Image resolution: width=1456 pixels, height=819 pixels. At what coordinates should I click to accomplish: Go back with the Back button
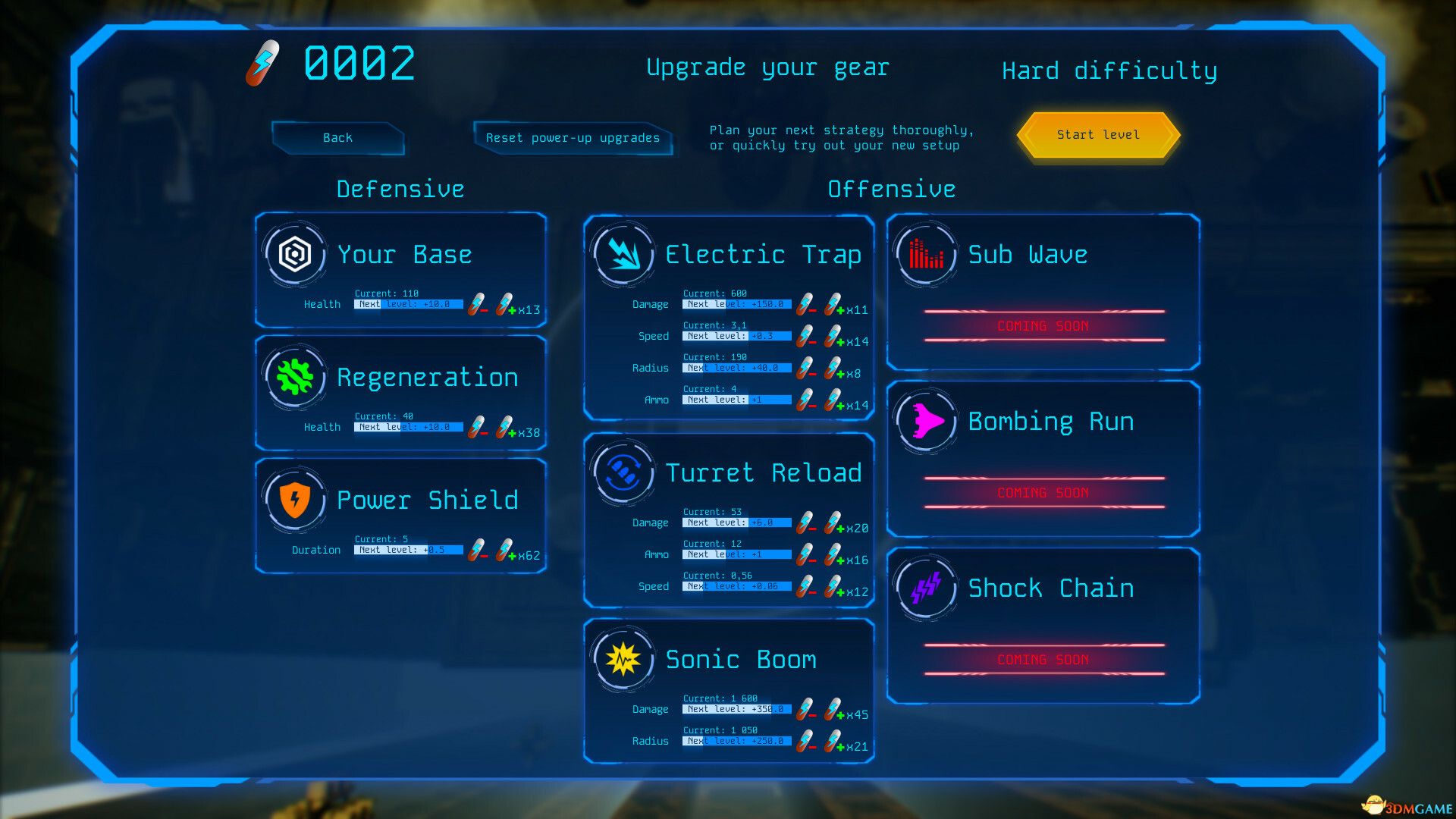click(337, 138)
